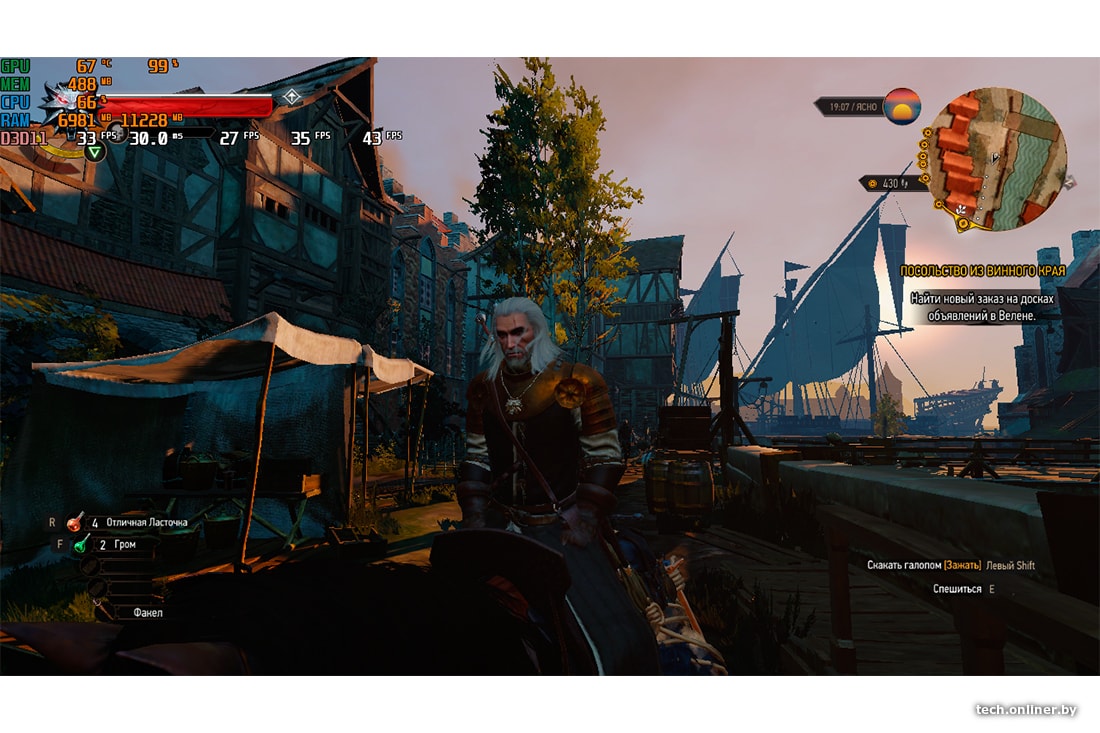The image size is (1100, 733).
Task: Click the quest objective text about Velen notice boards
Action: [982, 307]
